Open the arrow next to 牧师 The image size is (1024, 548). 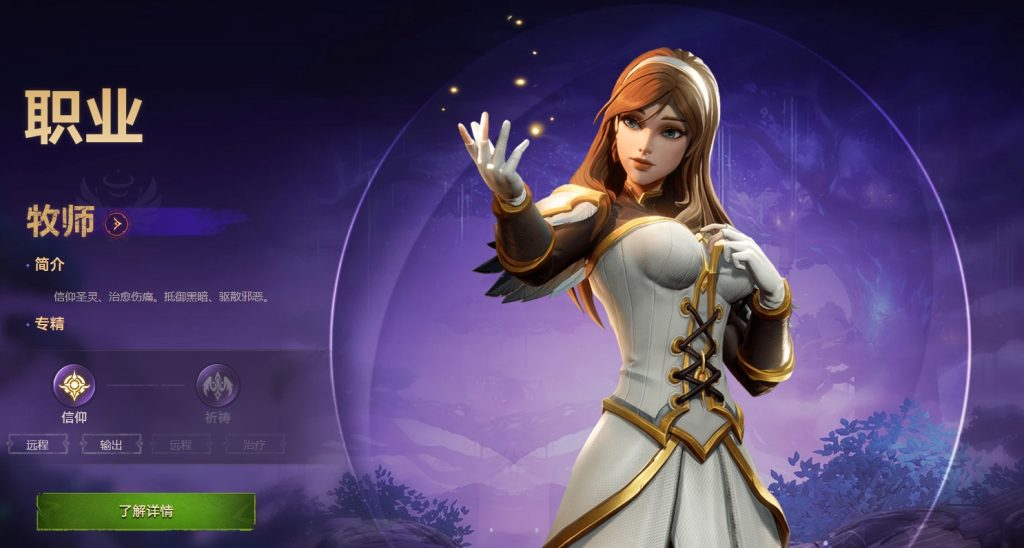(116, 224)
